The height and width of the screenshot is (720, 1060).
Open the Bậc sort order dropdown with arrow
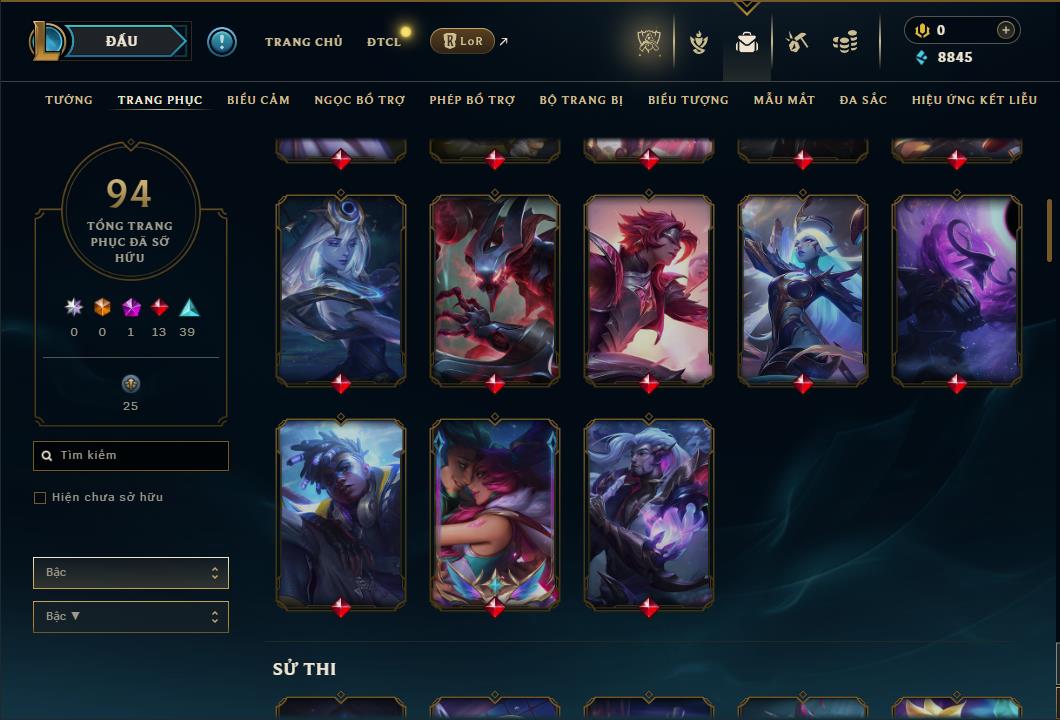point(130,617)
